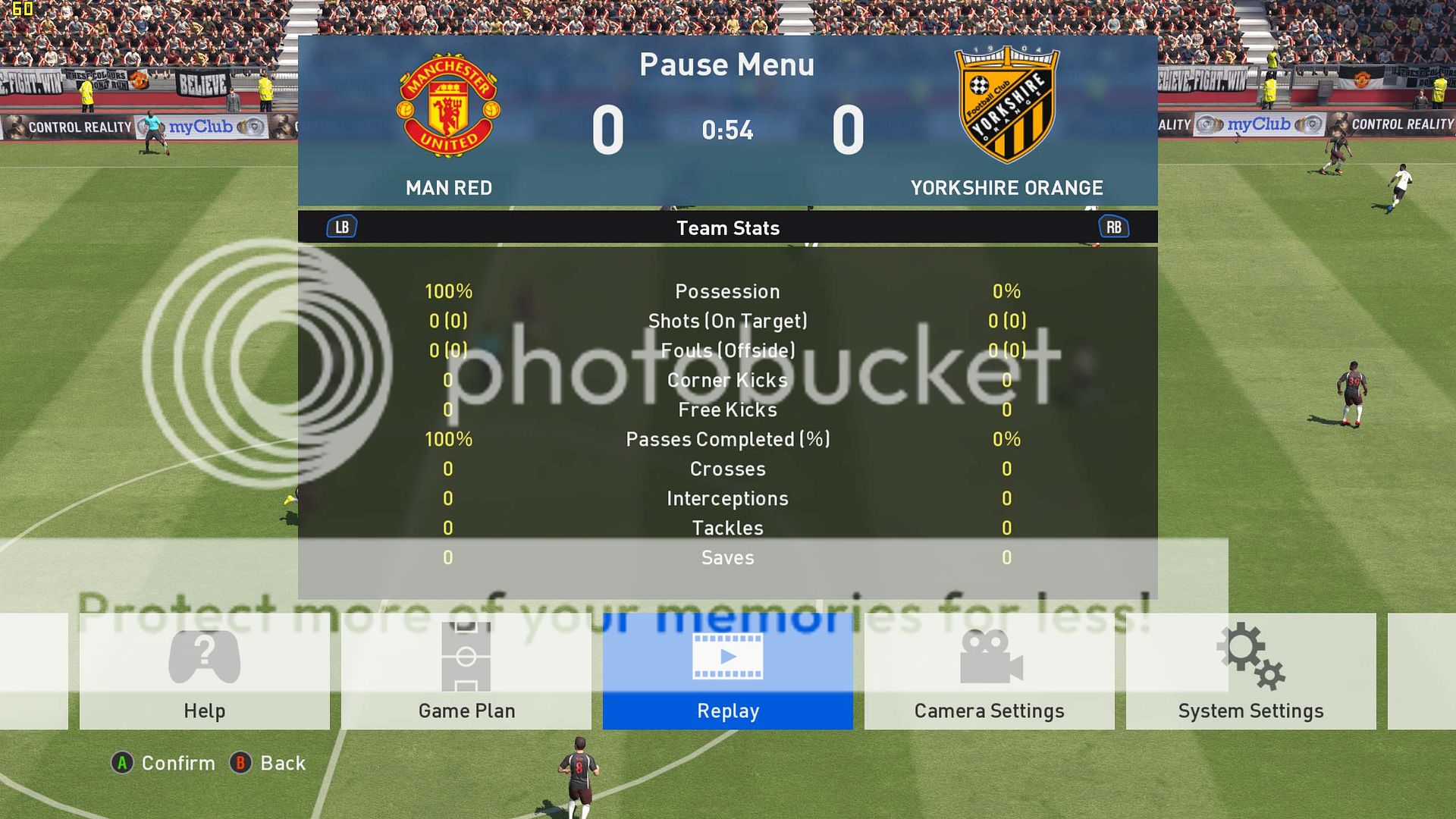Viewport: 1456px width, 819px height.
Task: Click the Pause Menu title bar
Action: pyautogui.click(x=726, y=64)
